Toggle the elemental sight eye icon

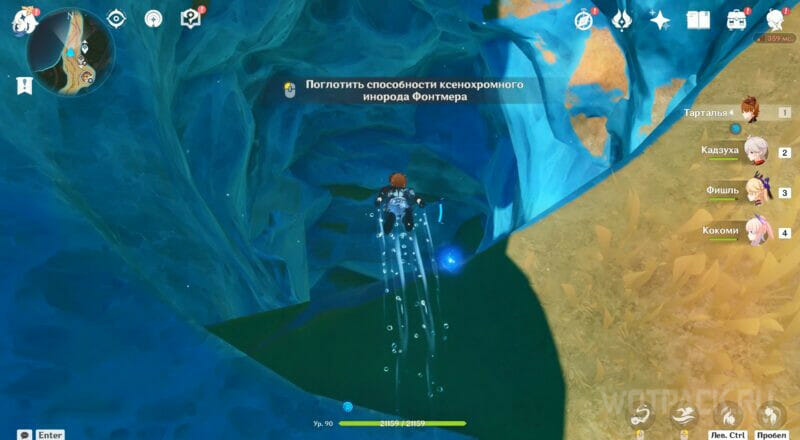coord(117,20)
